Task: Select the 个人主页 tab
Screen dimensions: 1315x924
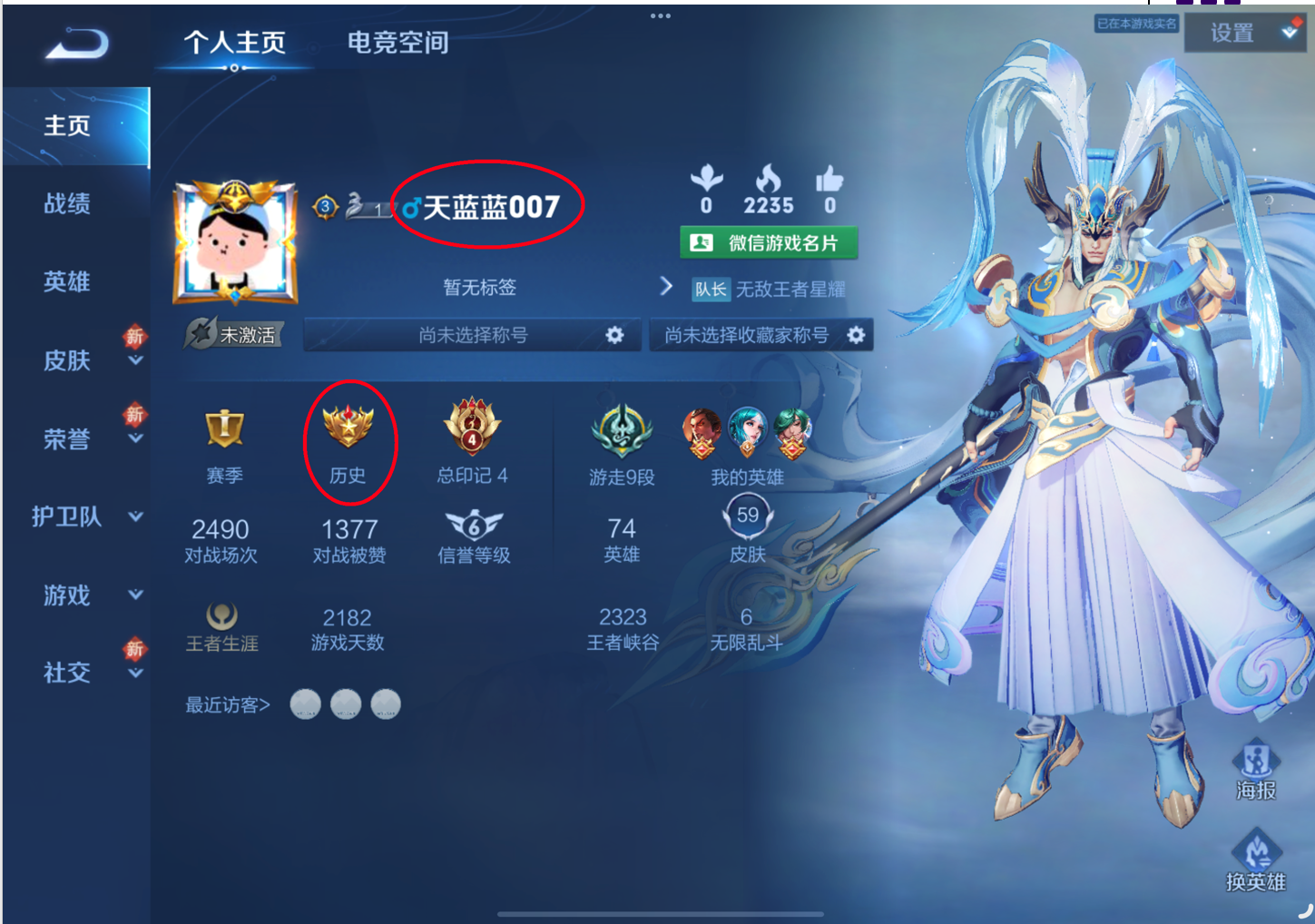Action: tap(234, 42)
